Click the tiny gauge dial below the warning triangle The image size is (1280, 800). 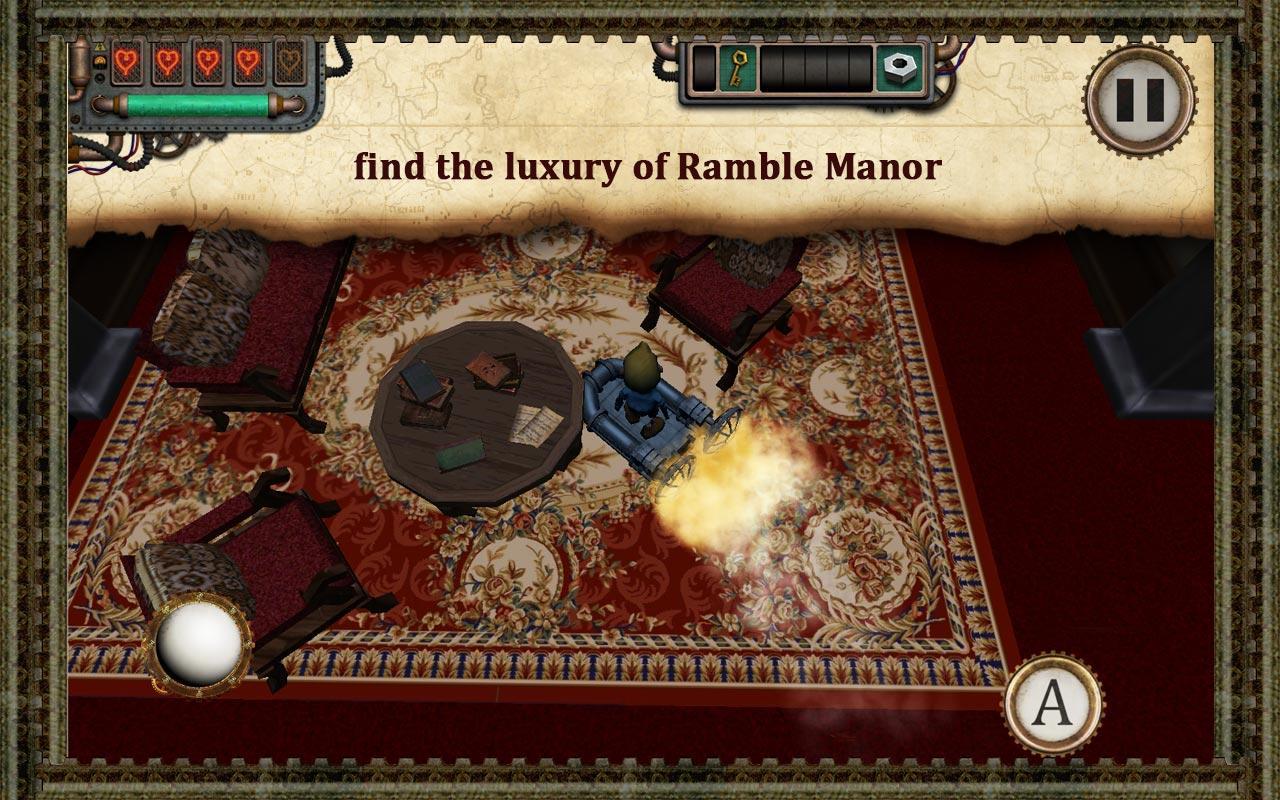100,61
